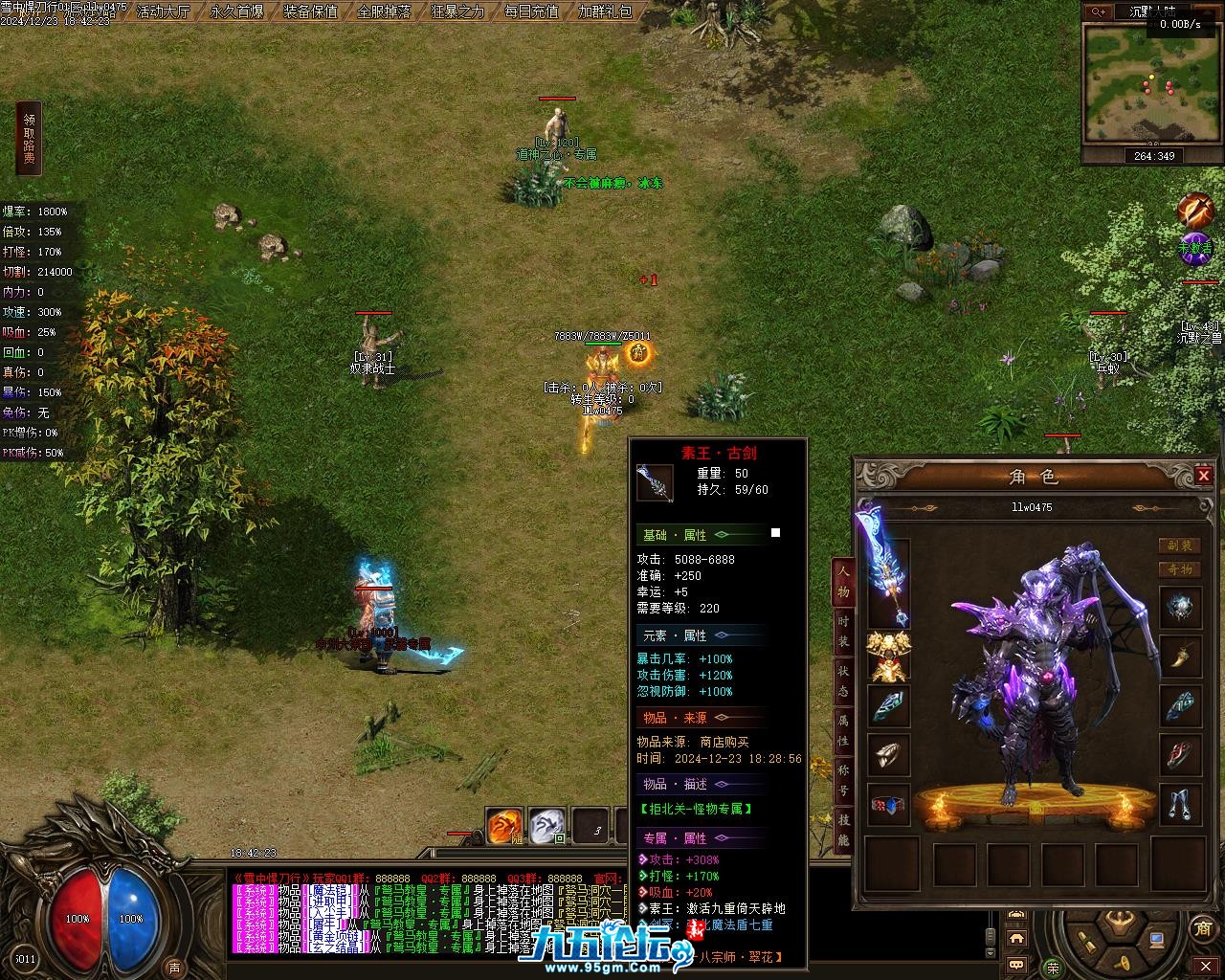
Task: Claim travel money via 领取路费 button
Action: [29, 139]
